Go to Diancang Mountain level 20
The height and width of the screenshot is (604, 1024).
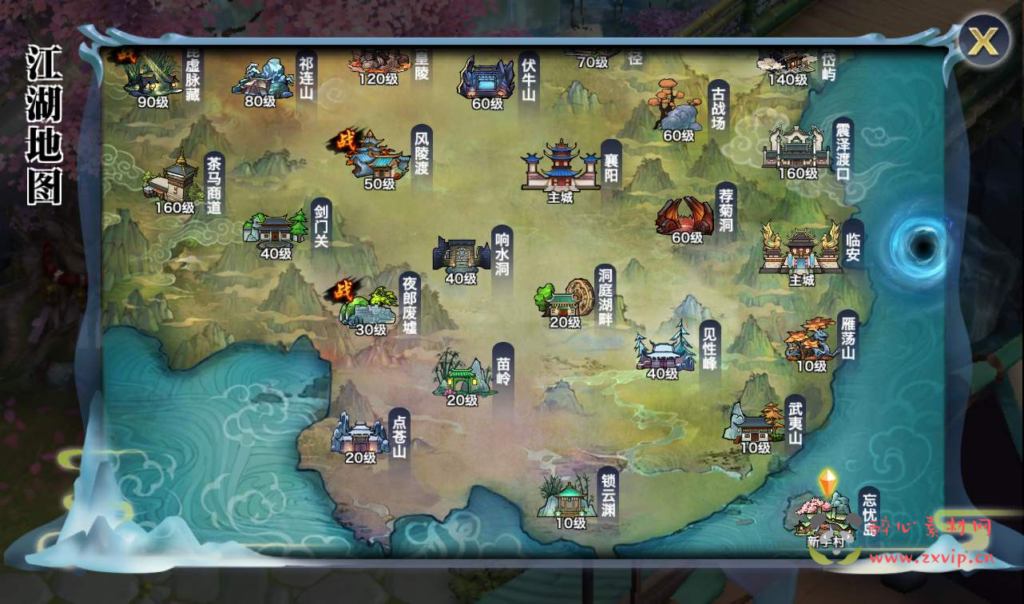(x=359, y=434)
